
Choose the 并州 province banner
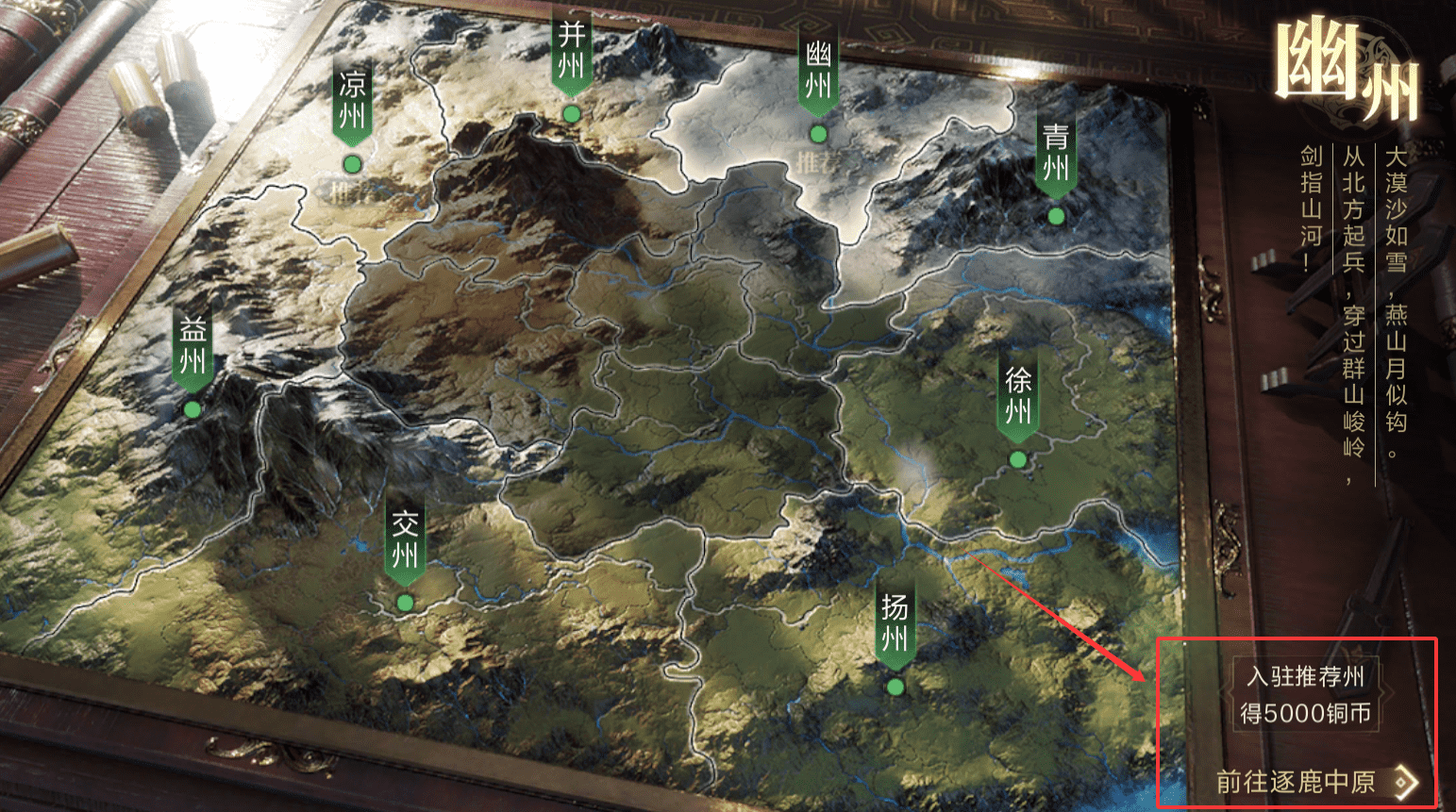[x=571, y=54]
